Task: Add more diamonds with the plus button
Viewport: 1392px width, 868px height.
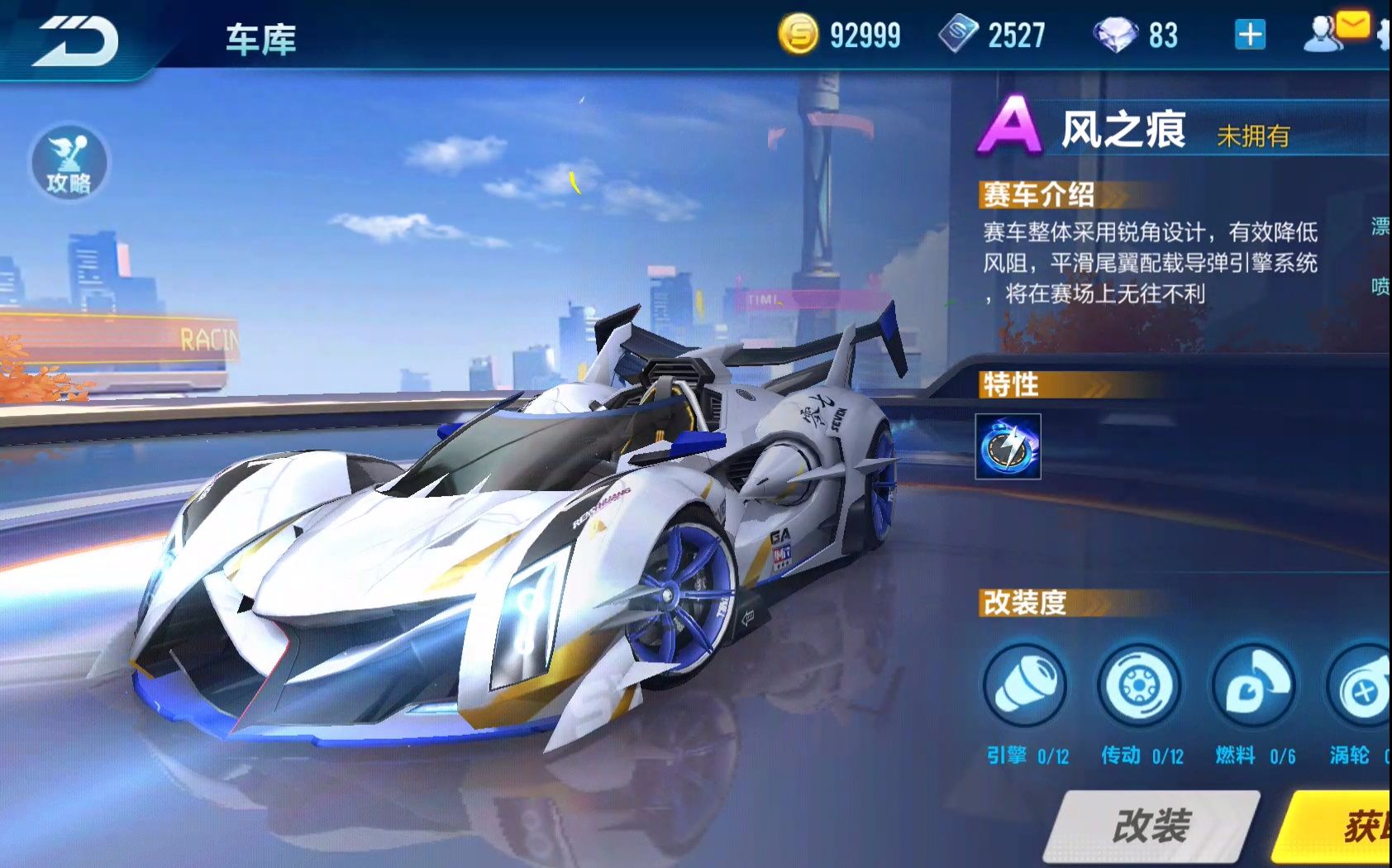Action: point(1249,35)
